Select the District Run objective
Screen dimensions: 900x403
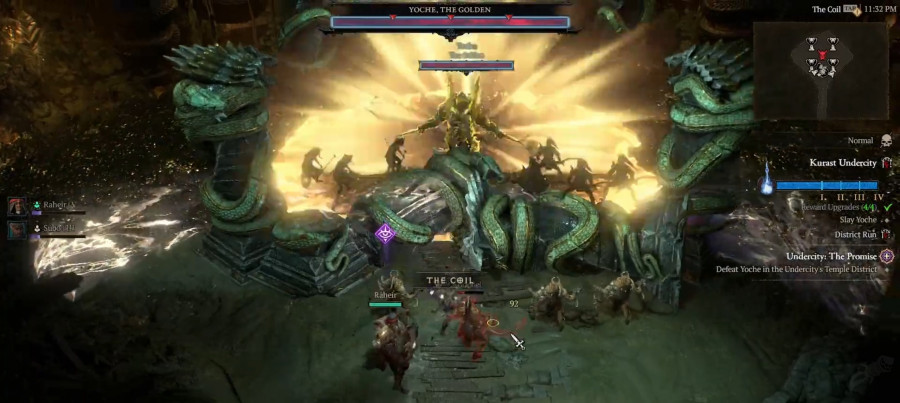[855, 235]
